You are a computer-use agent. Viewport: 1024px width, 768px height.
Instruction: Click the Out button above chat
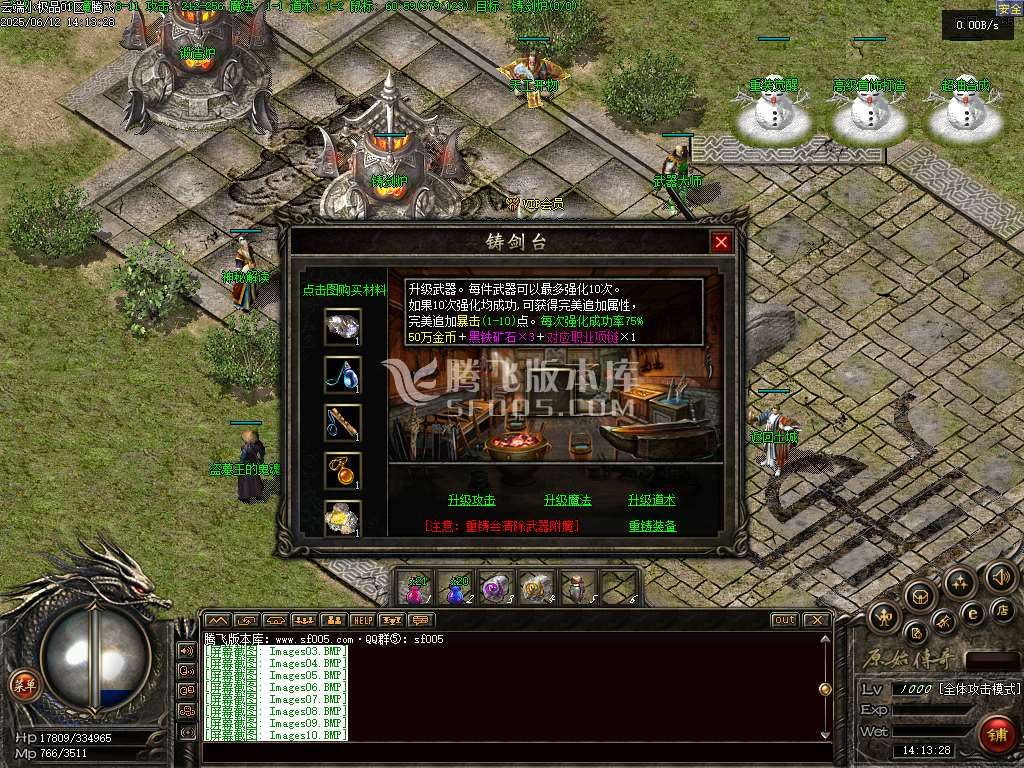click(785, 620)
